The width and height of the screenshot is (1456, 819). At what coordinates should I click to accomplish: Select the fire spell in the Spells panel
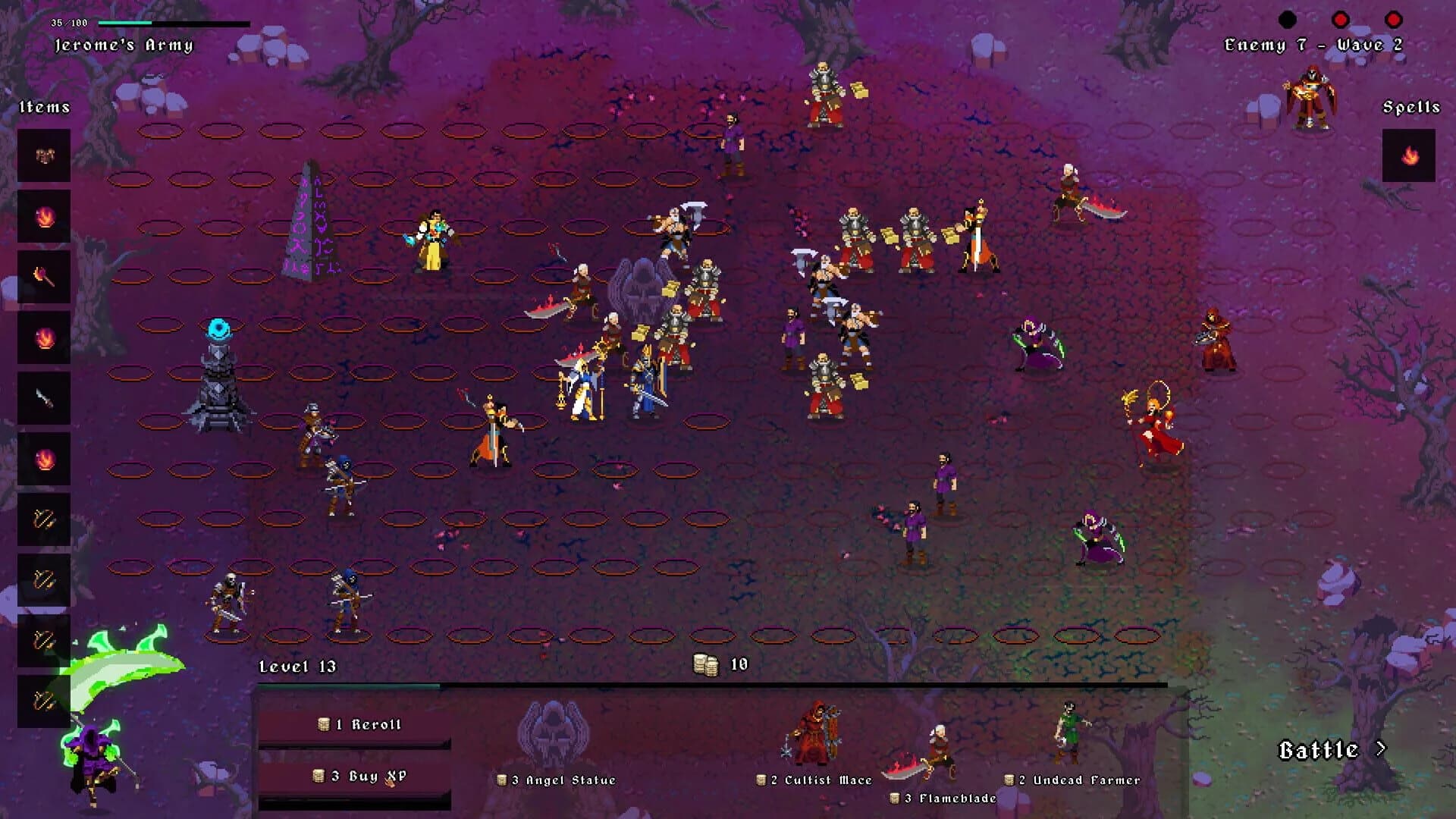pyautogui.click(x=1409, y=158)
